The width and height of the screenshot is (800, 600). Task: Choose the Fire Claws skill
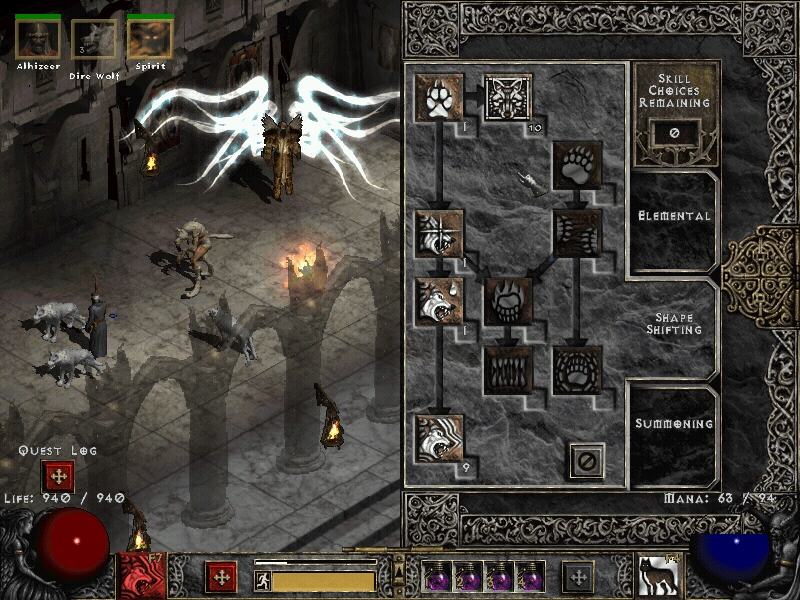point(508,302)
